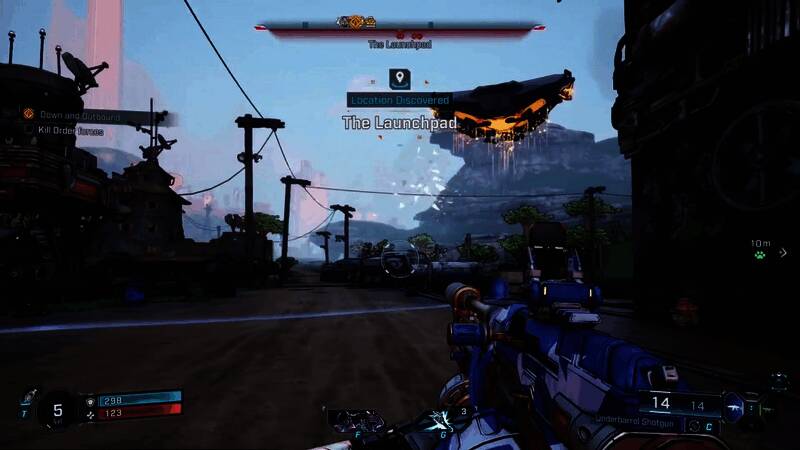Select the Down and Outbound quest tracker

tap(70, 116)
